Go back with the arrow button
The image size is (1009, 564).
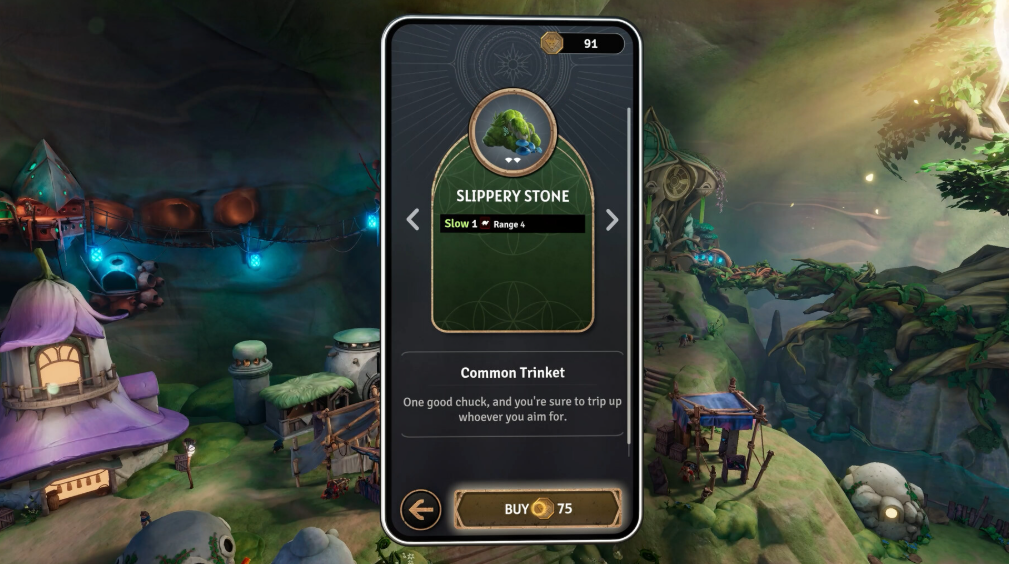(x=421, y=510)
